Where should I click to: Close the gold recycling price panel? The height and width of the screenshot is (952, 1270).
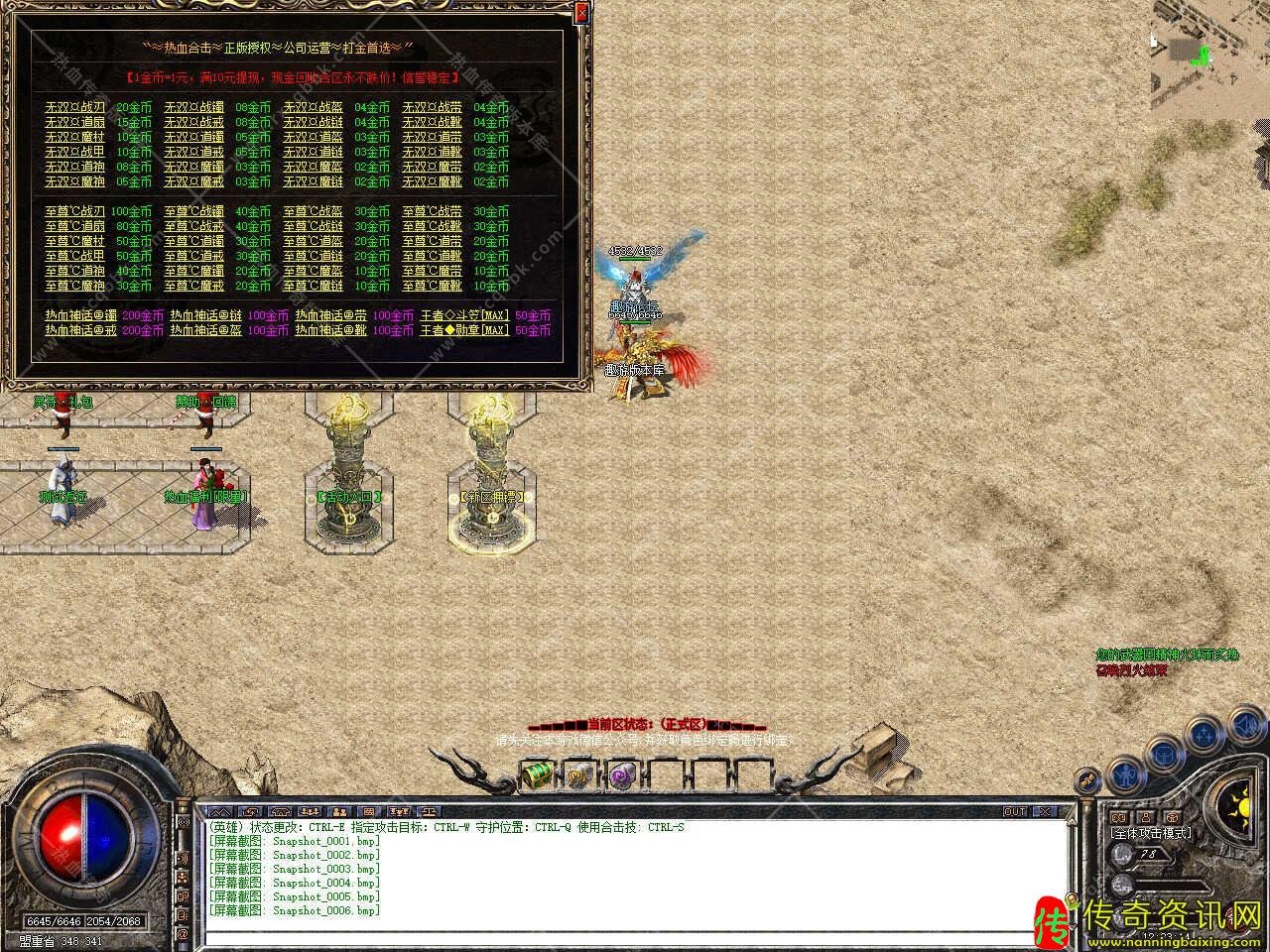(581, 12)
